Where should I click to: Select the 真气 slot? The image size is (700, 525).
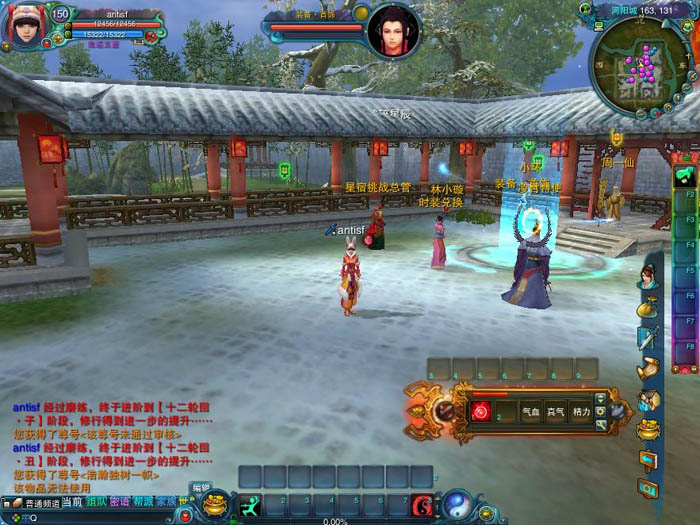tap(555, 411)
